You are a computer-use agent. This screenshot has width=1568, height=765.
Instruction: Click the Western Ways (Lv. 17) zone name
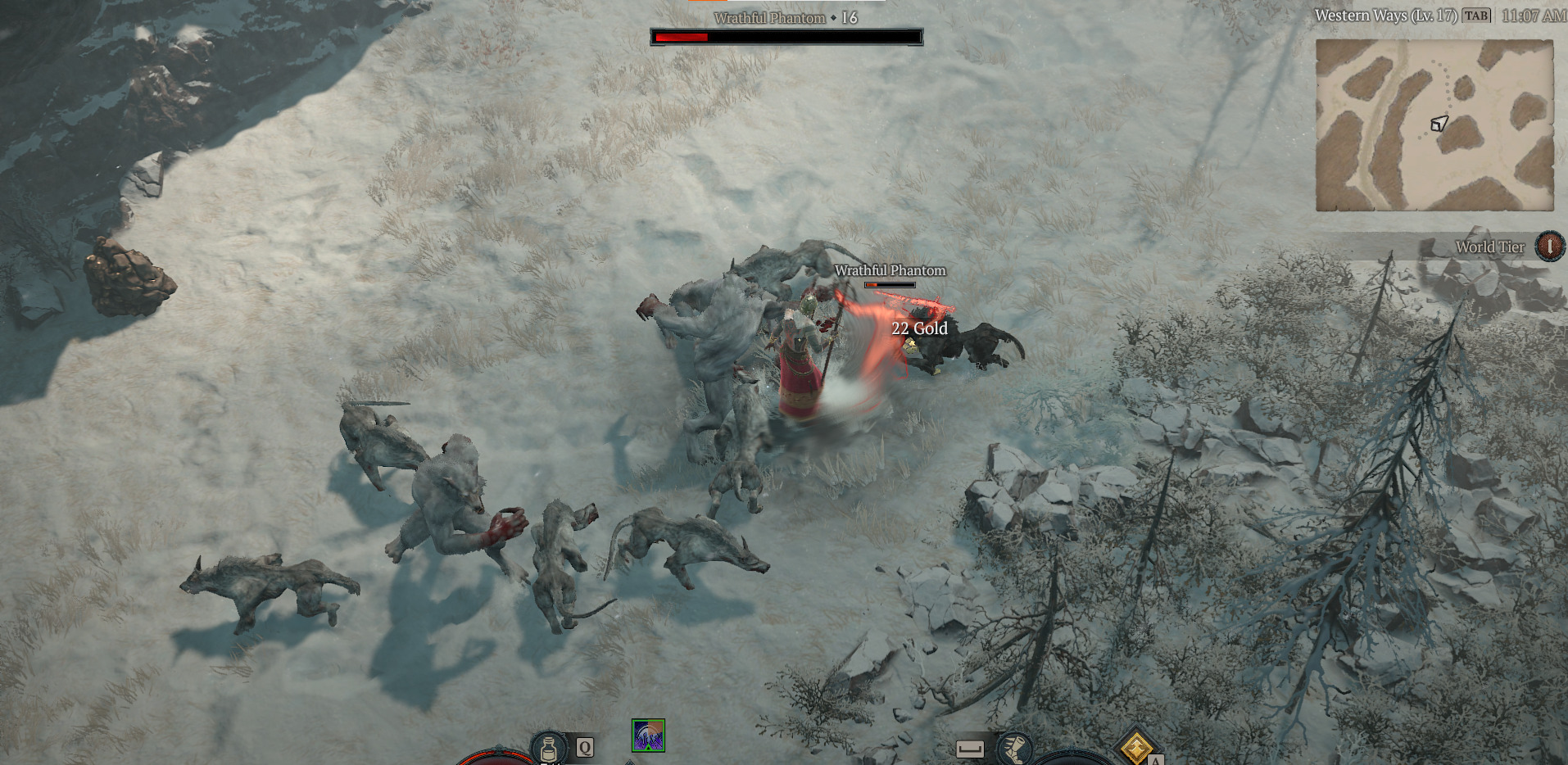[x=1388, y=15]
